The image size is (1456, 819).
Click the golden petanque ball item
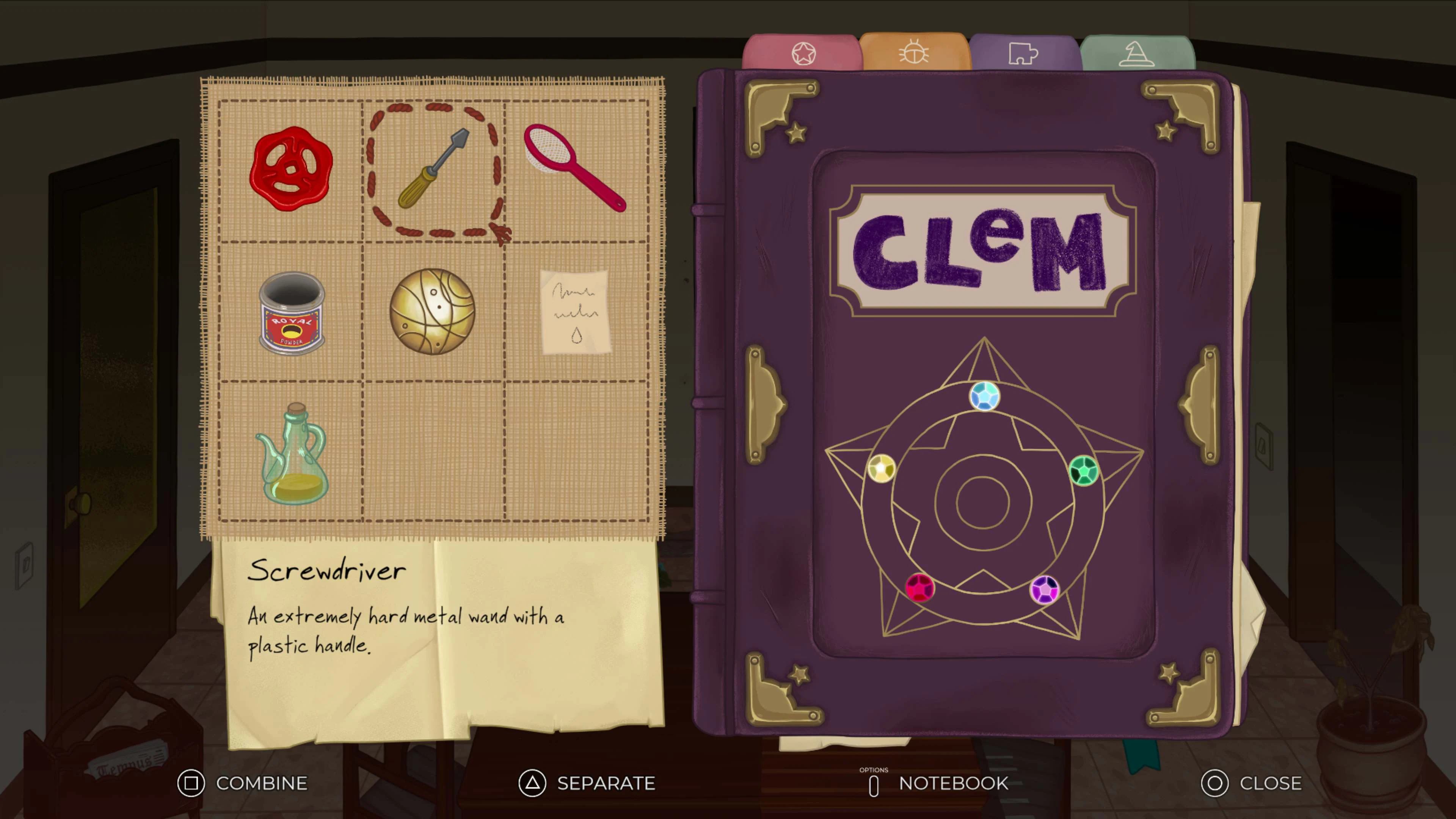[x=433, y=312]
